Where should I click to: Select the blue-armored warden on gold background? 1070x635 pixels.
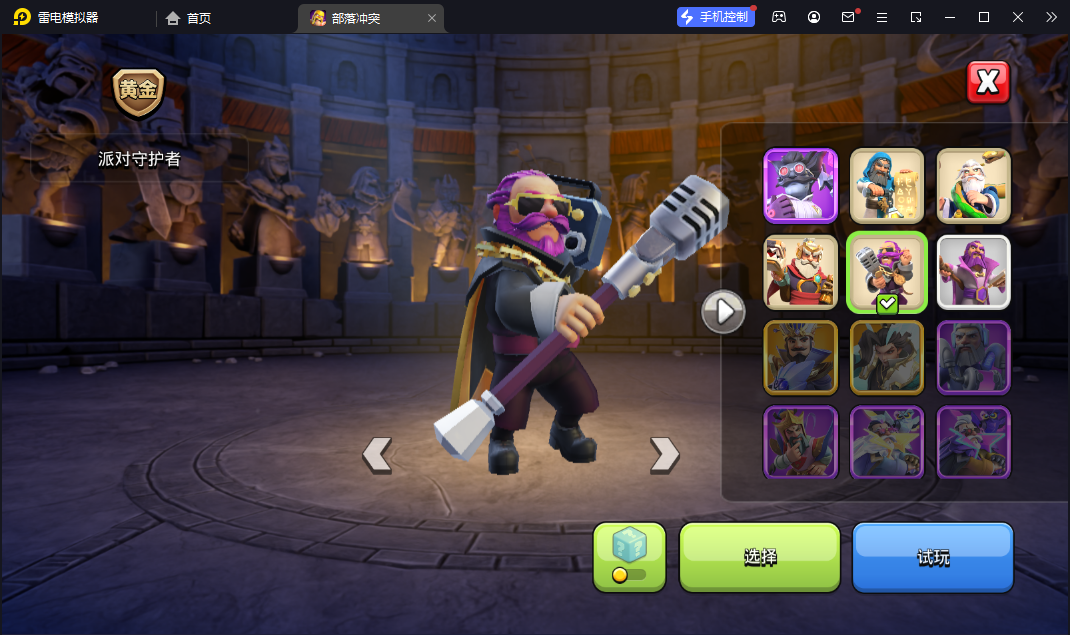tap(801, 357)
